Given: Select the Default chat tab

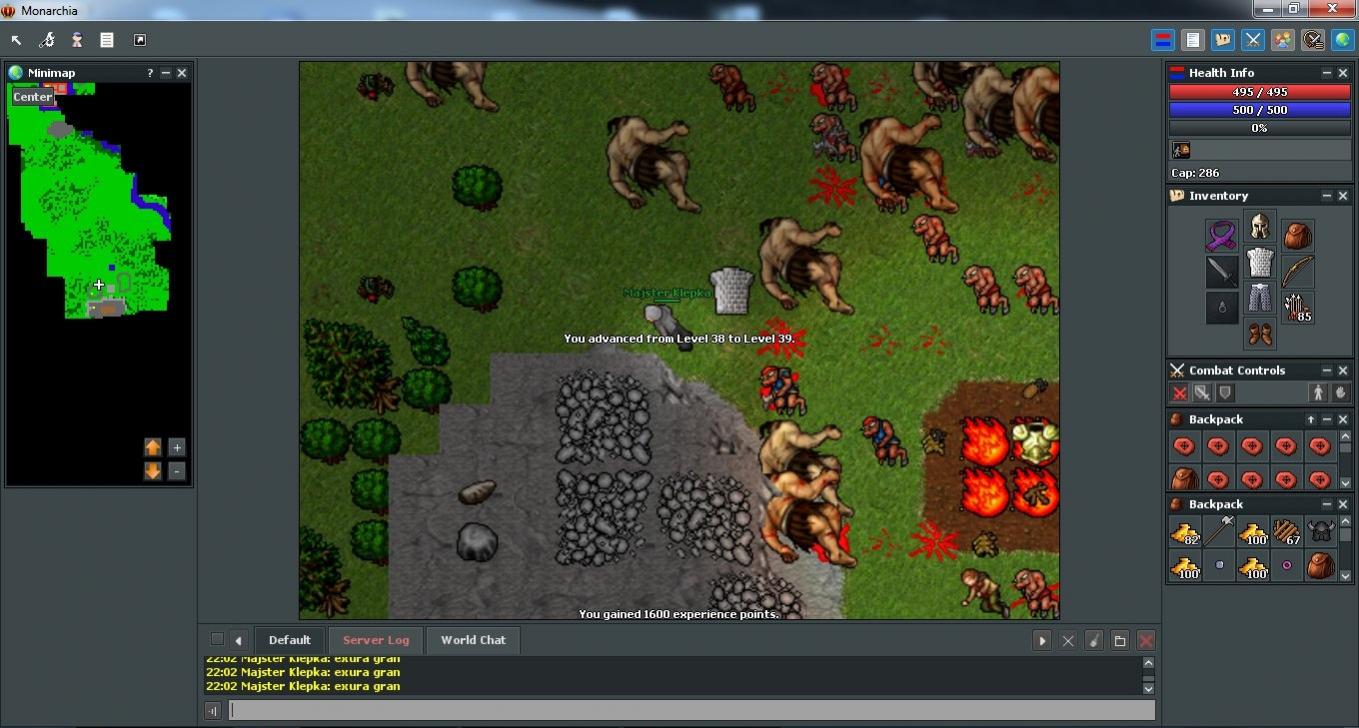Looking at the screenshot, I should (289, 640).
